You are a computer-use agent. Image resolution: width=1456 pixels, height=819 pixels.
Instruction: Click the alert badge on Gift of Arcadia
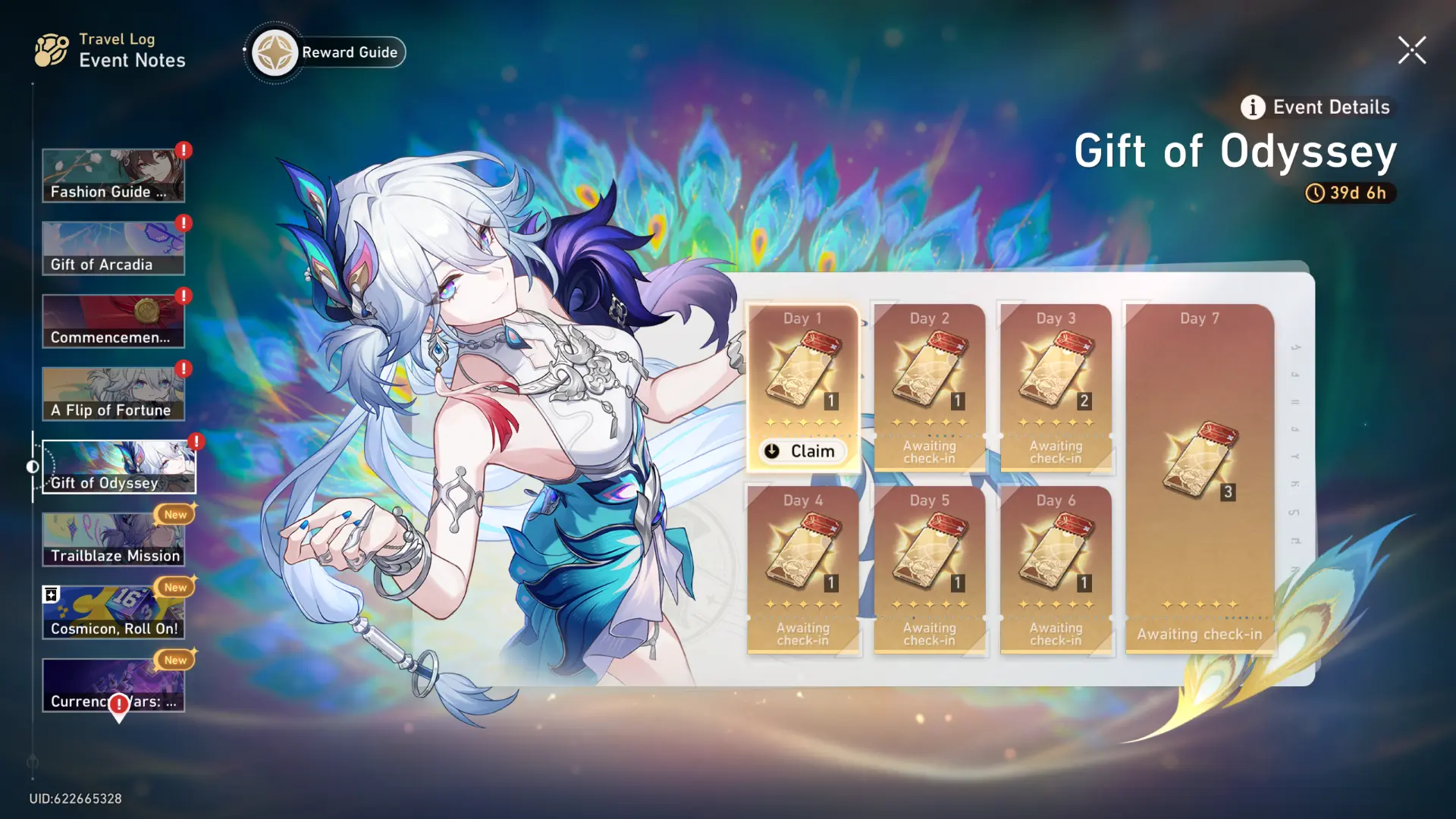pyautogui.click(x=182, y=223)
